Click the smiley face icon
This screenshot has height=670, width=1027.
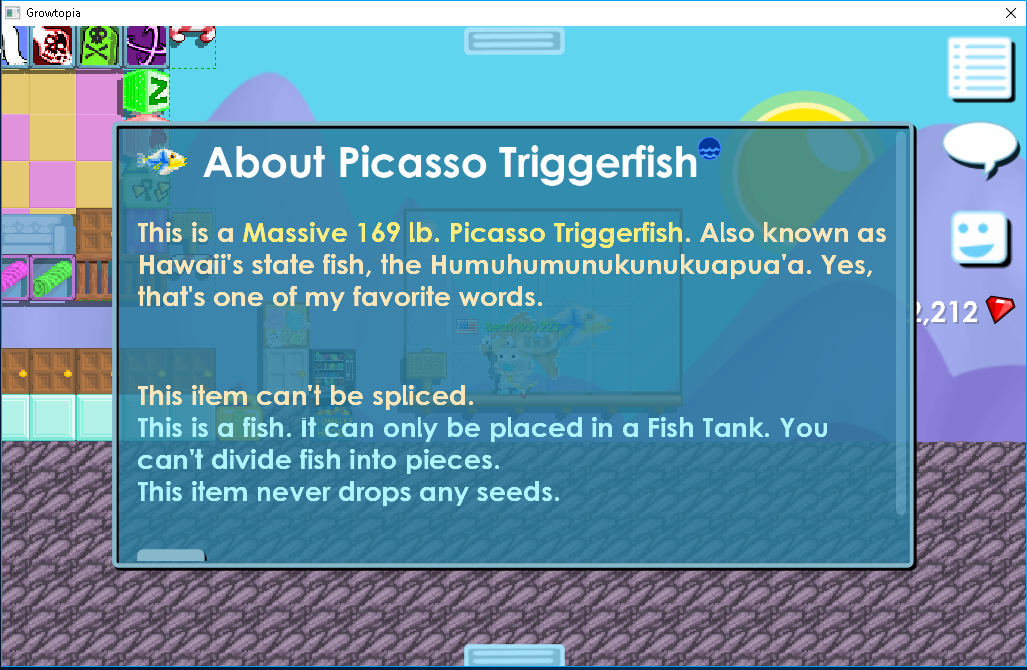click(980, 237)
